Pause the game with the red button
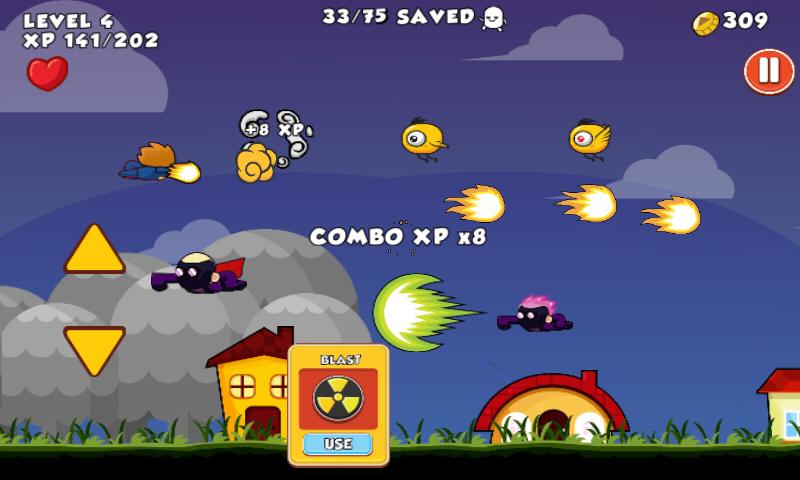Viewport: 800px width, 480px height. click(768, 71)
